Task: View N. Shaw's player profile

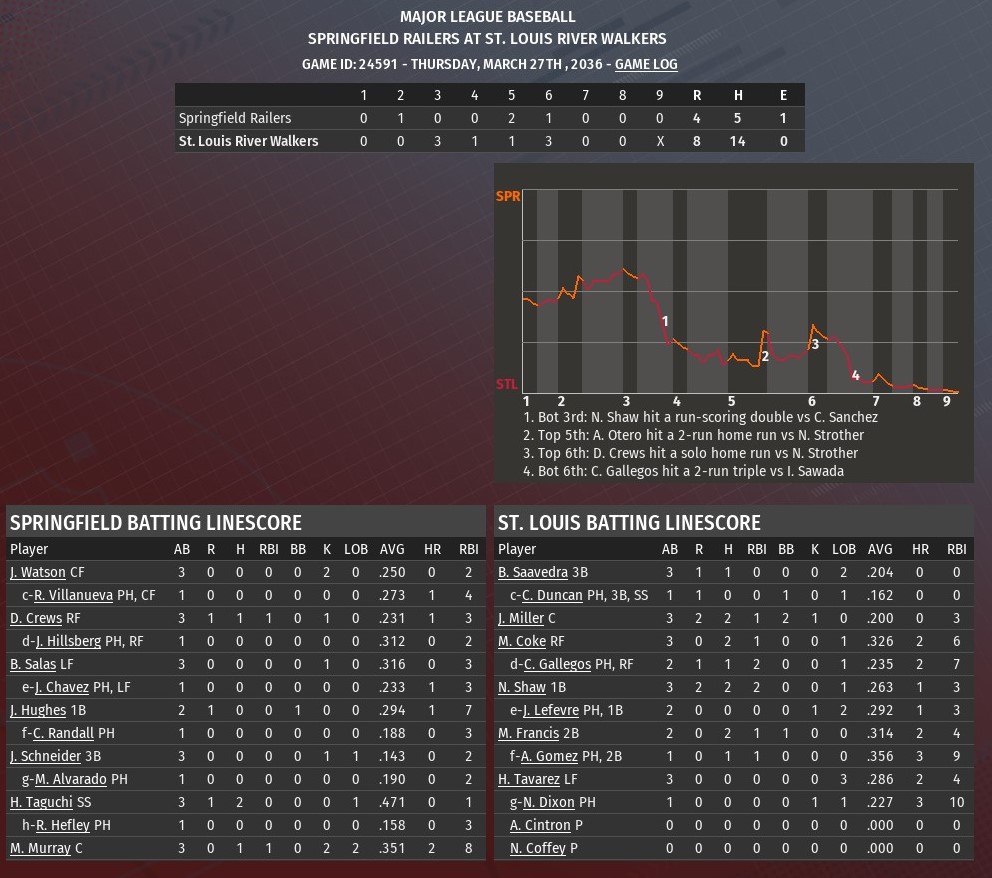Action: (522, 688)
